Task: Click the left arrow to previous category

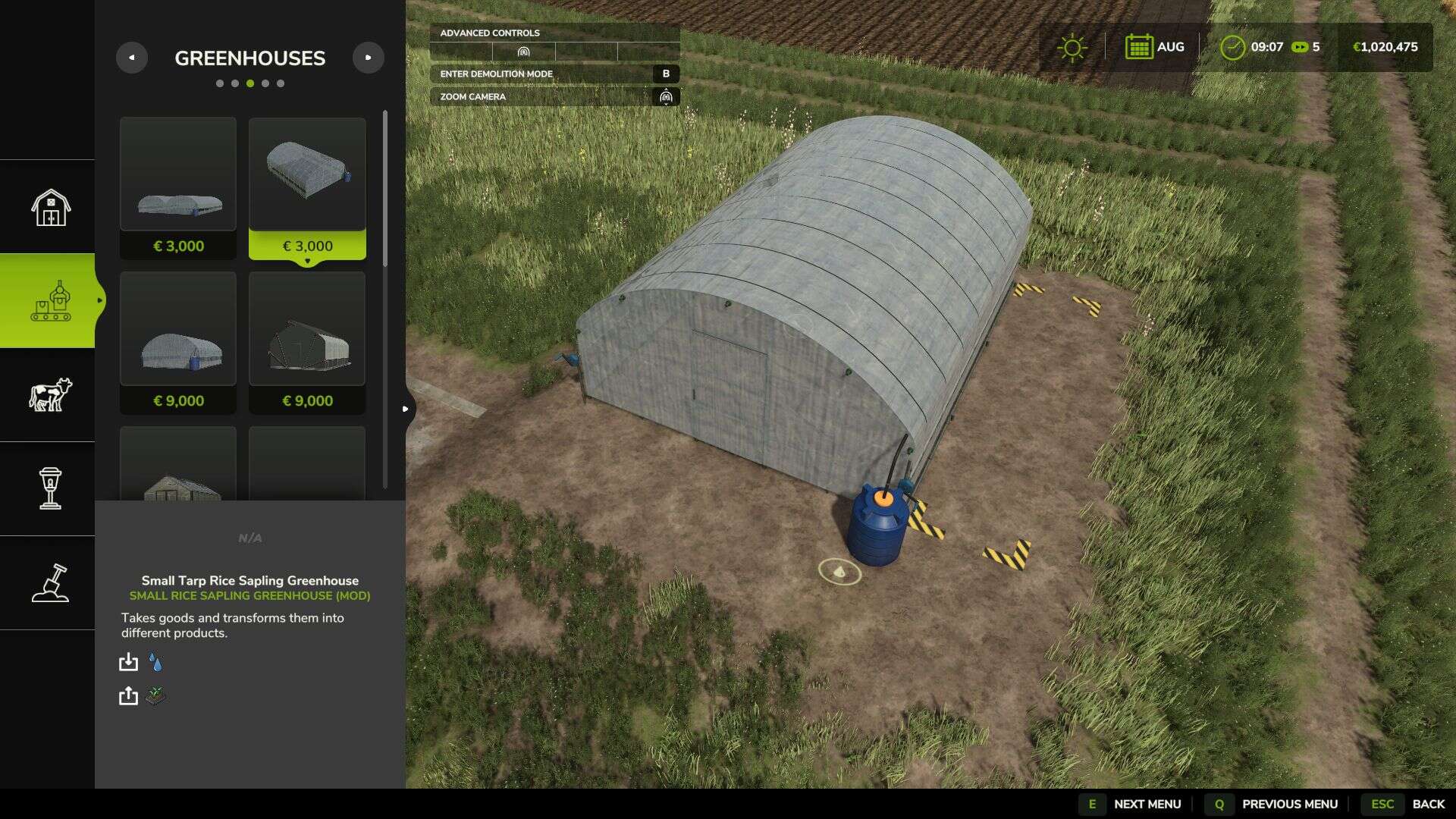Action: point(132,57)
